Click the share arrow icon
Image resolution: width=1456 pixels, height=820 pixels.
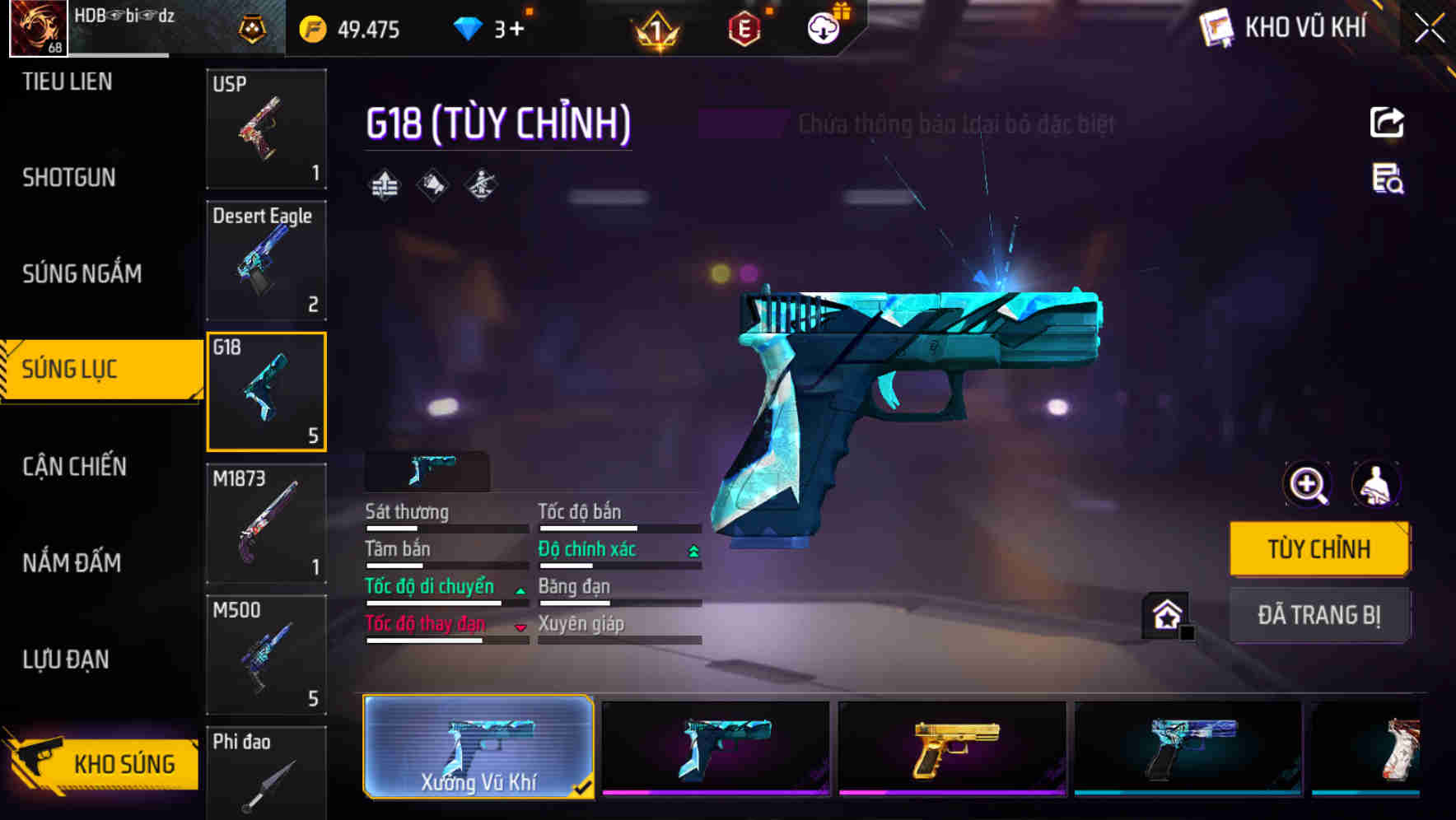[1387, 122]
